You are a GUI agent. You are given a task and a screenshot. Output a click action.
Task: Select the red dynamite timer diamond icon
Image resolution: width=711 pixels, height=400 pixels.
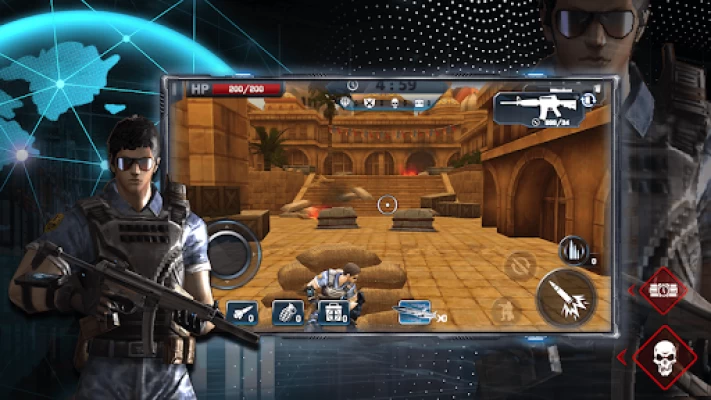(x=663, y=291)
